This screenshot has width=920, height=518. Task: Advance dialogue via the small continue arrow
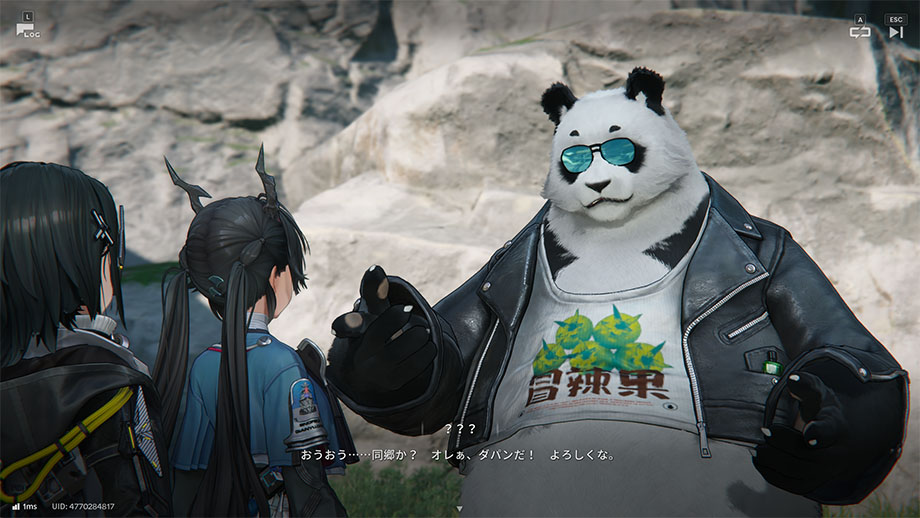(459, 509)
